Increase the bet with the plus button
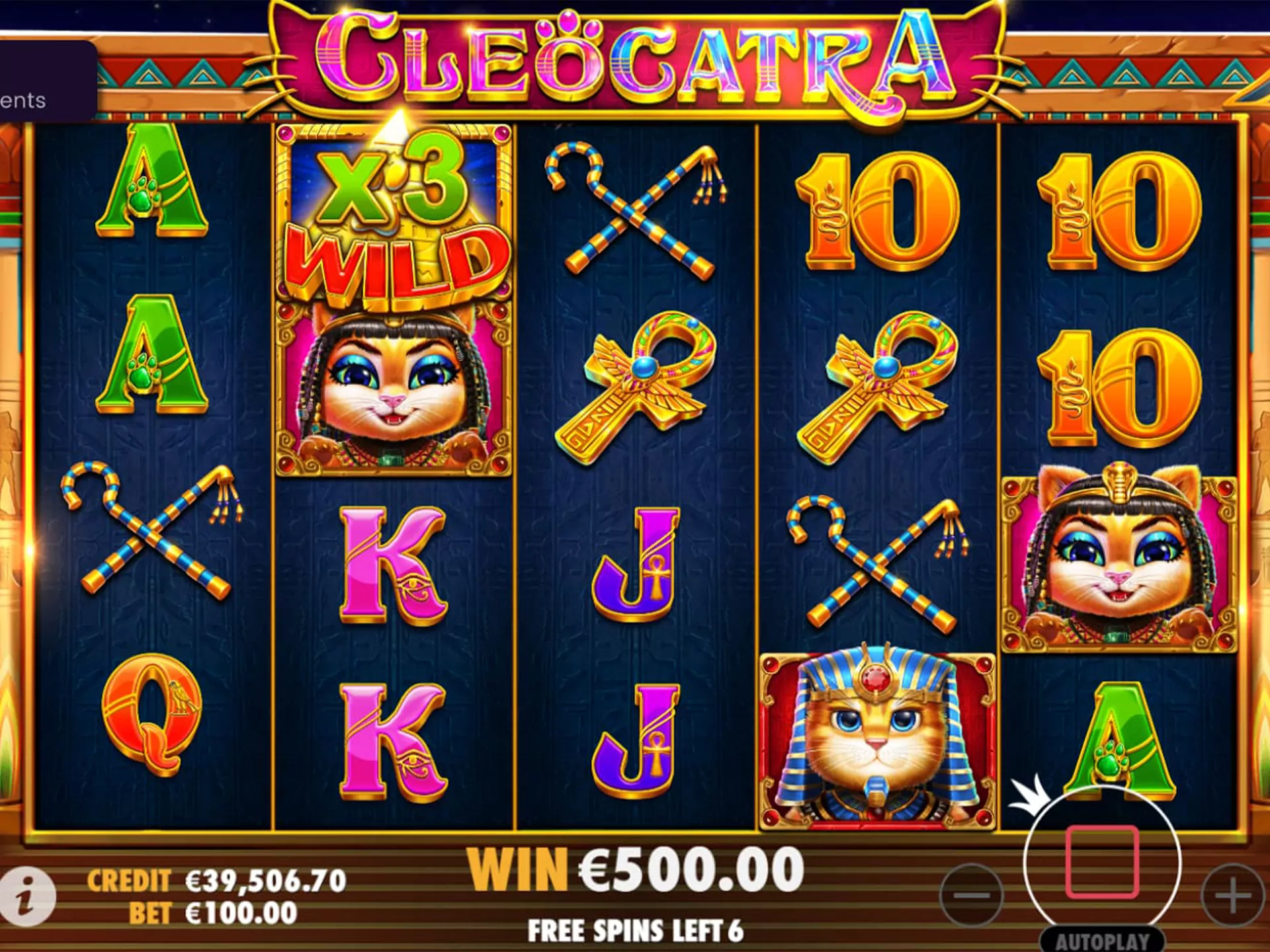 (x=1233, y=896)
